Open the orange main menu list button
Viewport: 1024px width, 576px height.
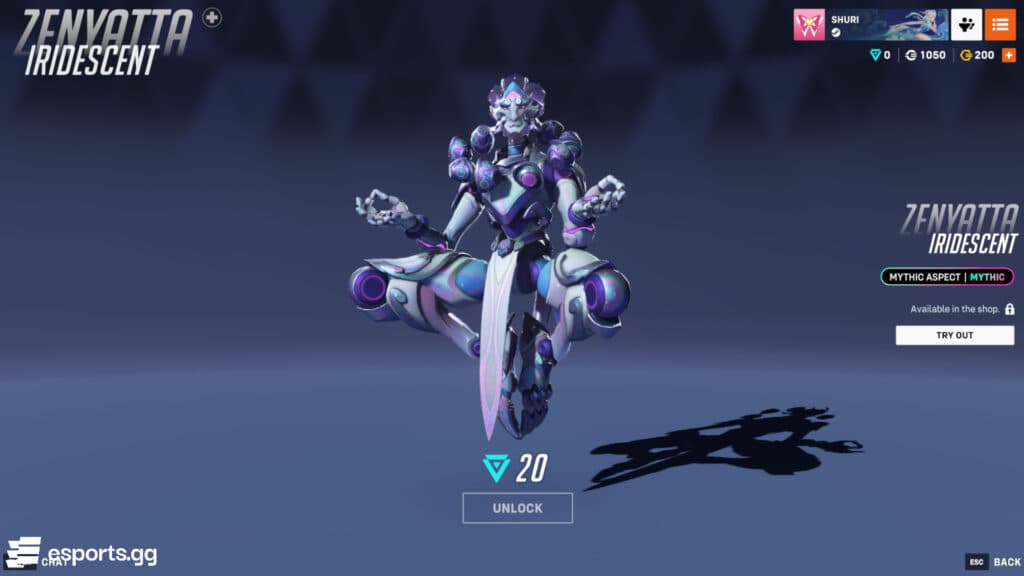coord(999,24)
